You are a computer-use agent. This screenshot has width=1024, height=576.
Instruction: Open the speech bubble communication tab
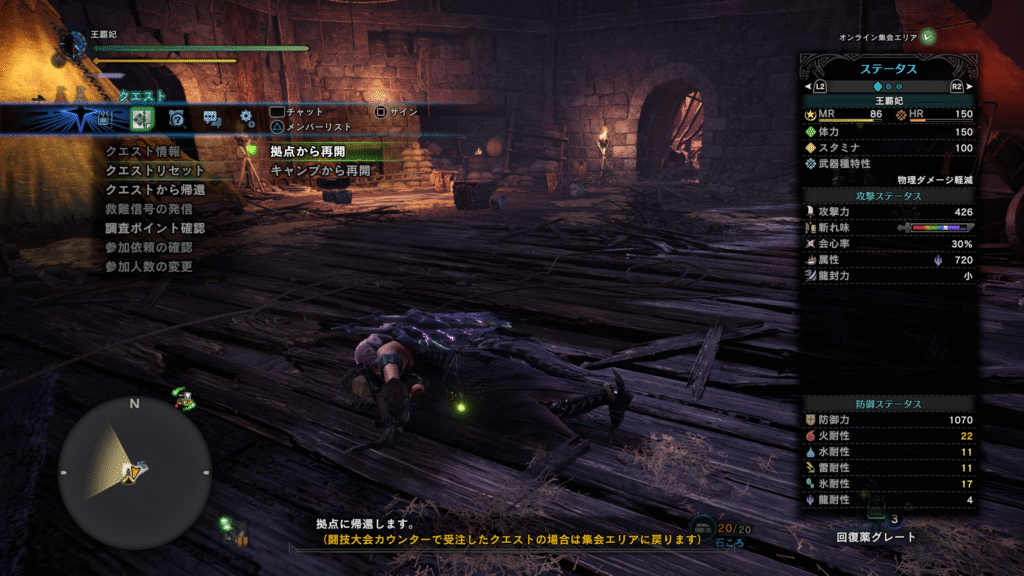pyautogui.click(x=211, y=119)
